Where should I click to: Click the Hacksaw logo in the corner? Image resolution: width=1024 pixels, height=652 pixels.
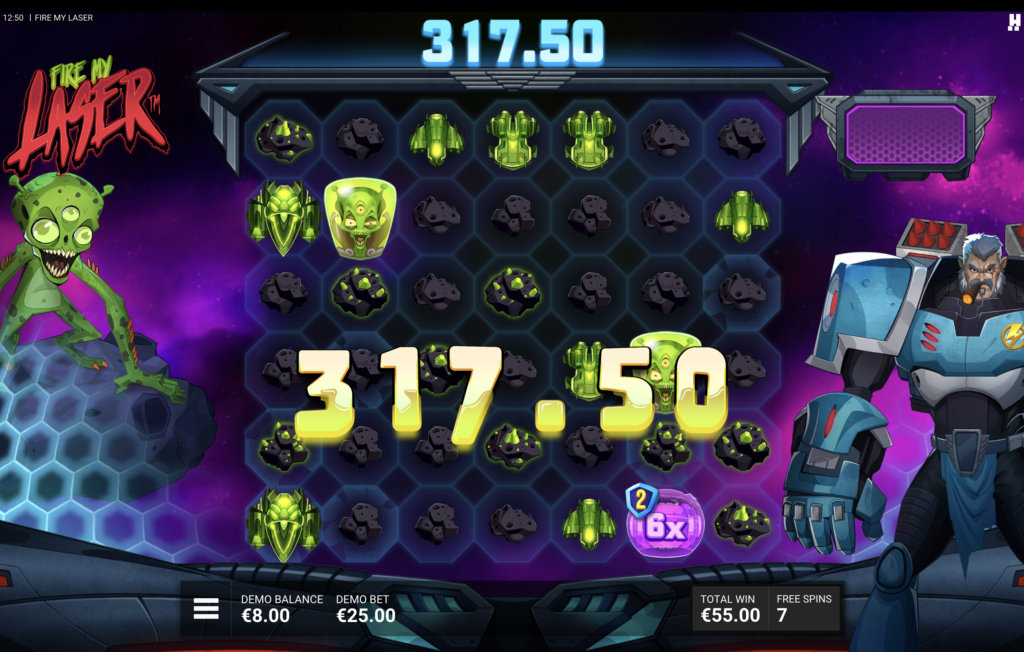[x=1014, y=20]
